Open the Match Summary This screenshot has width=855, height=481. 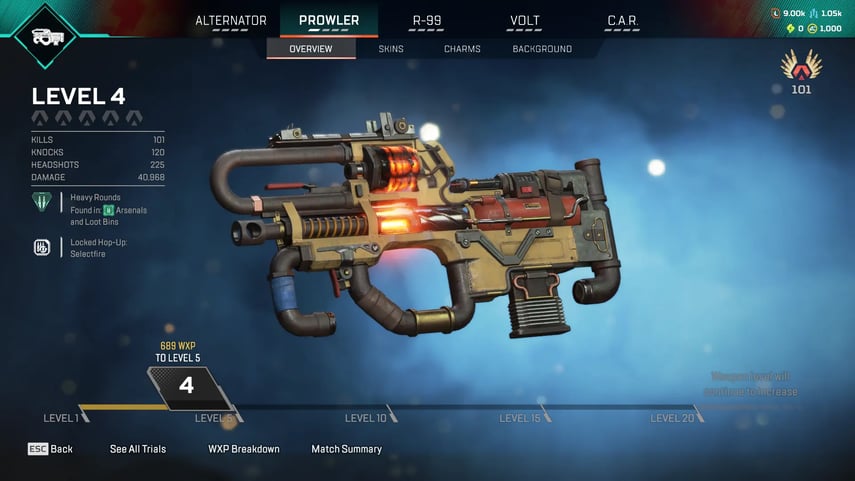click(346, 449)
